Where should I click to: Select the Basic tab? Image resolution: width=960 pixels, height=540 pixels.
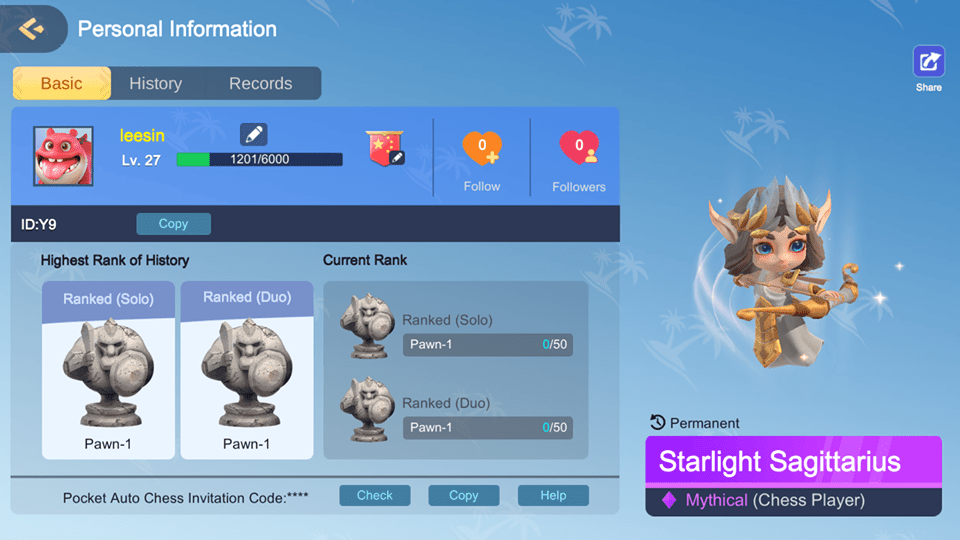pyautogui.click(x=61, y=84)
